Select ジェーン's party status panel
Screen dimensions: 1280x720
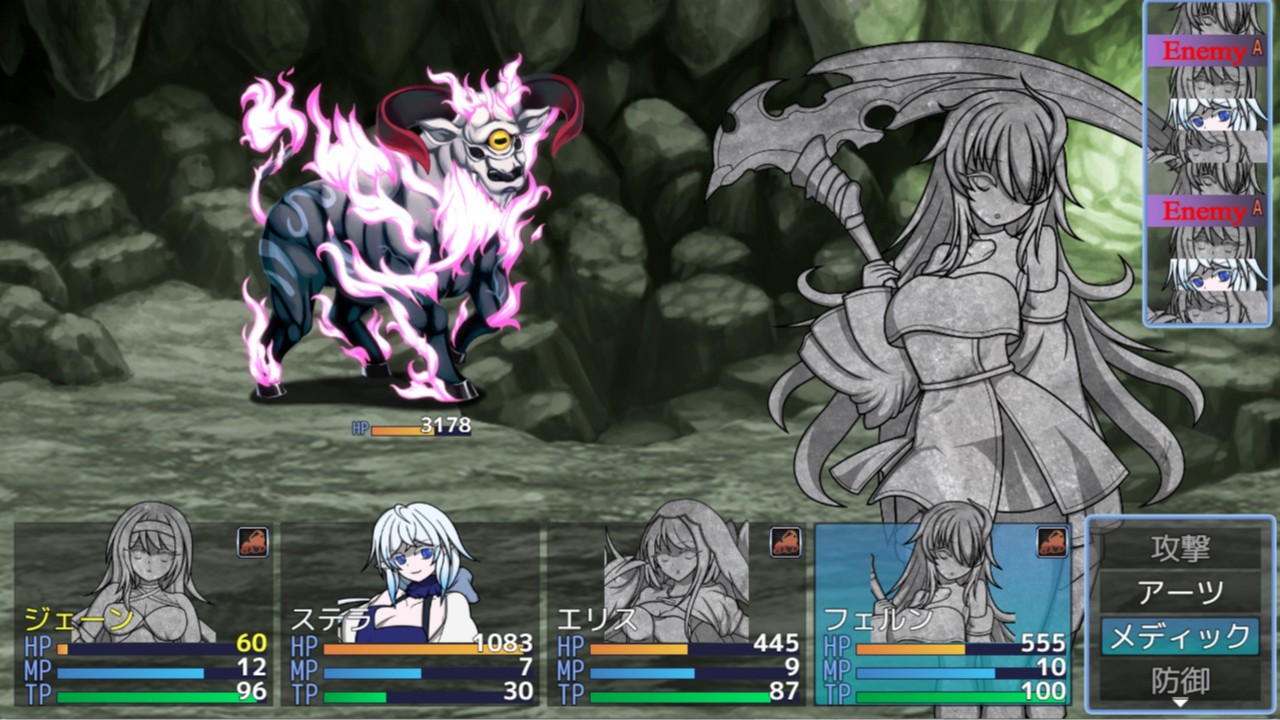point(144,612)
